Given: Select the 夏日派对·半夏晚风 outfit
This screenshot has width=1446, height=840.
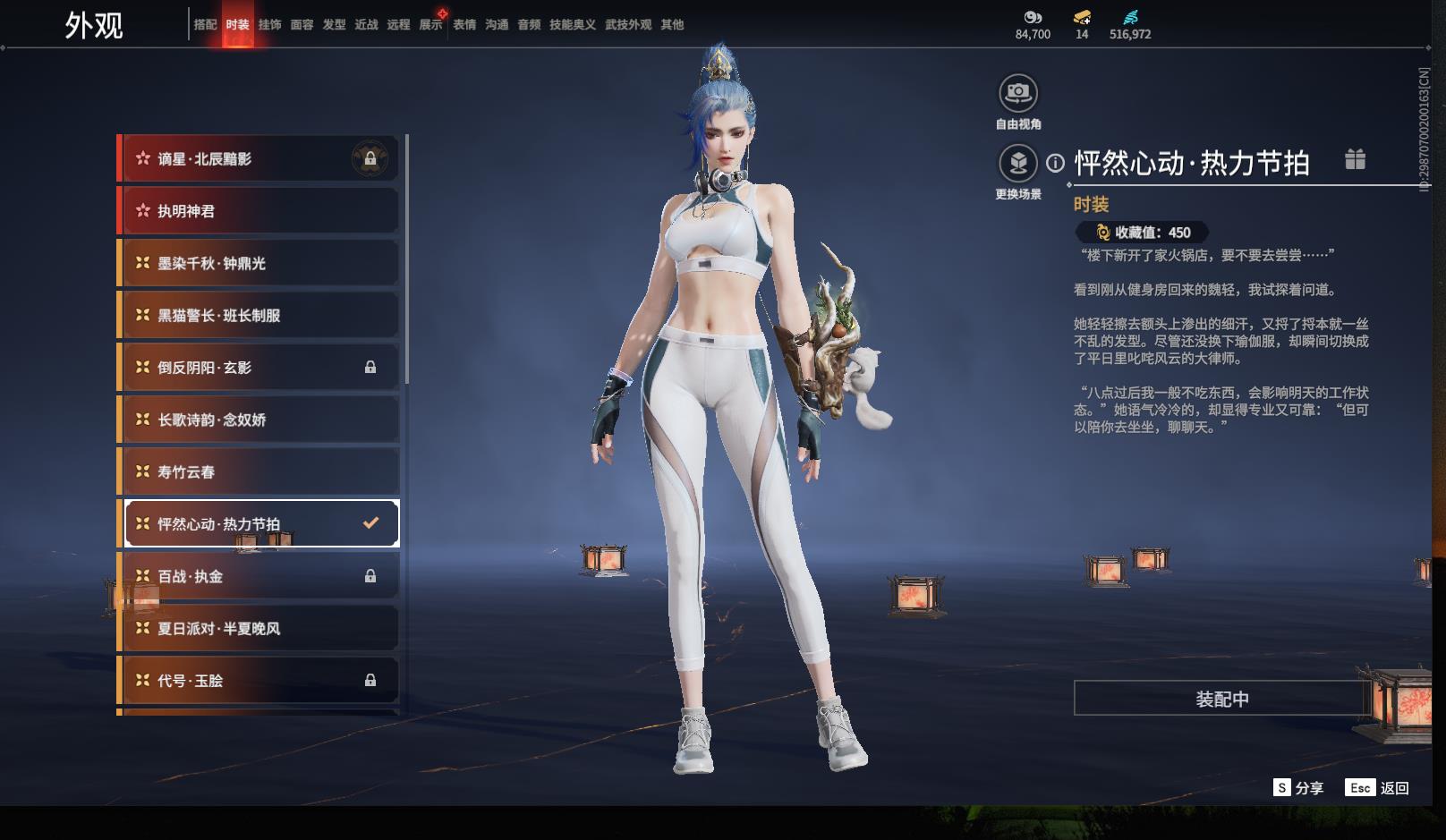Looking at the screenshot, I should [258, 628].
